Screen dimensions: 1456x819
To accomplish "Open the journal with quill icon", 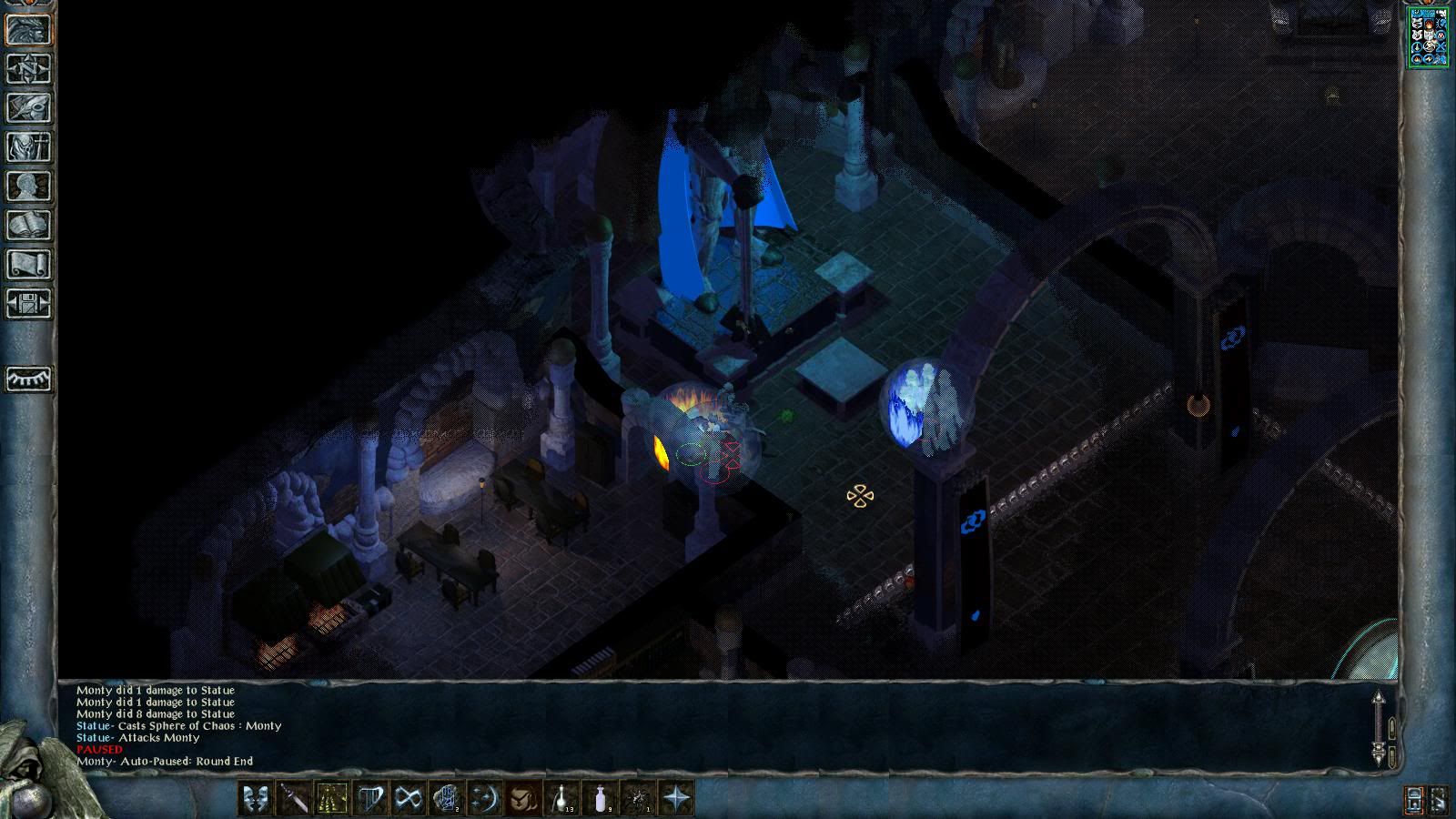I will point(28,107).
